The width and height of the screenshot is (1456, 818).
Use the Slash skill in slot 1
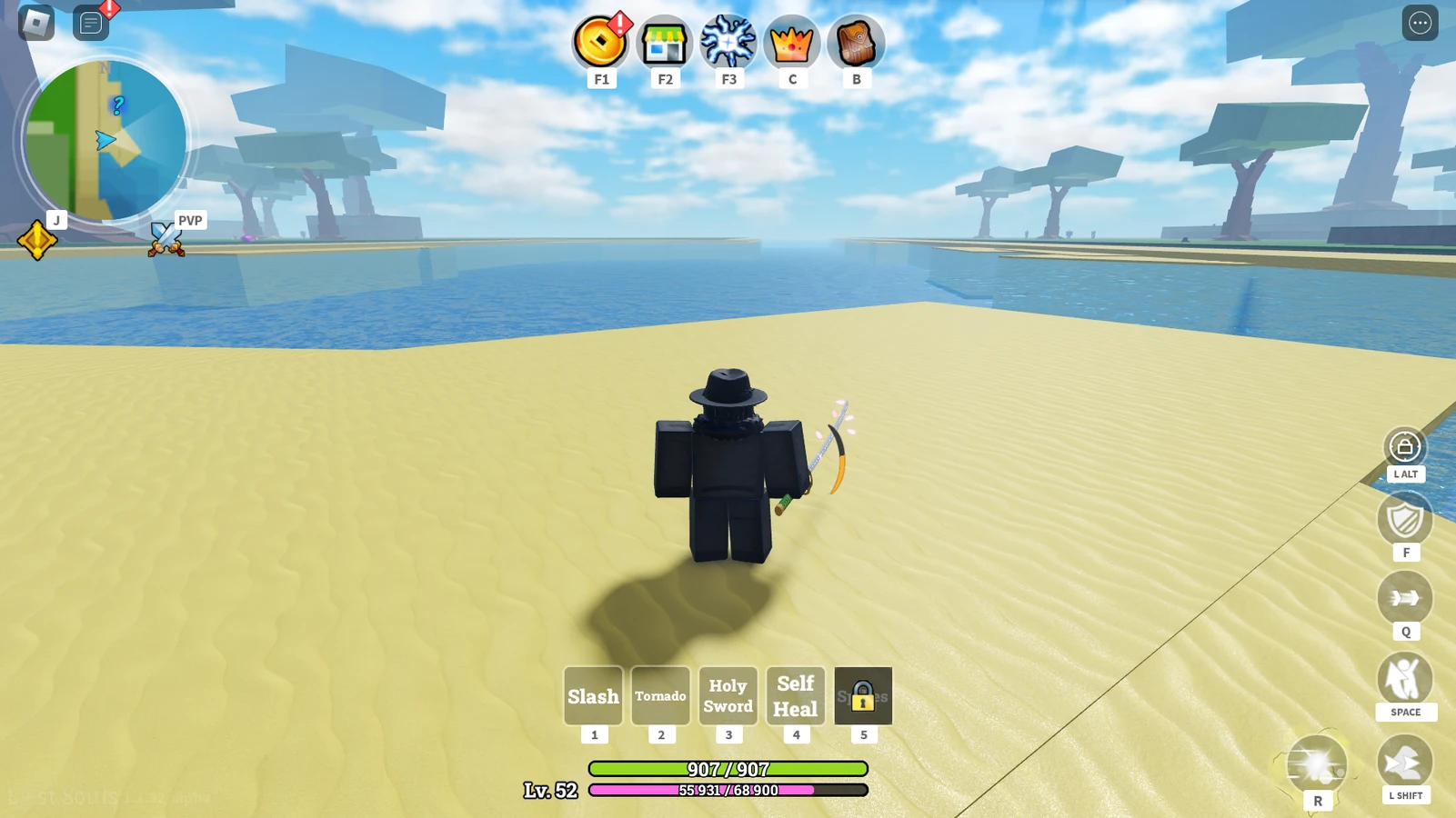(592, 695)
